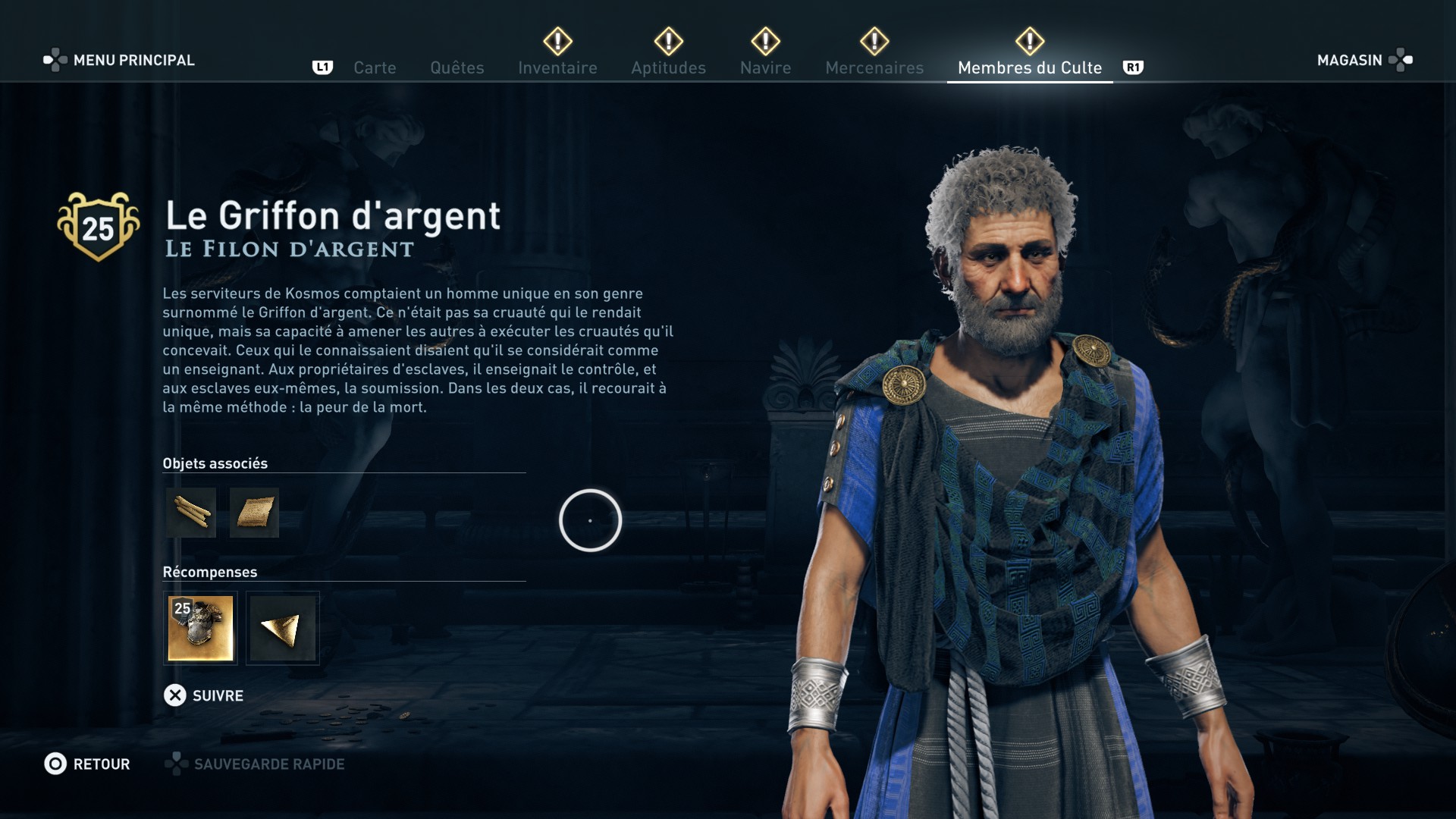
Task: Choose the golden artifact fragment reward
Action: pyautogui.click(x=282, y=628)
